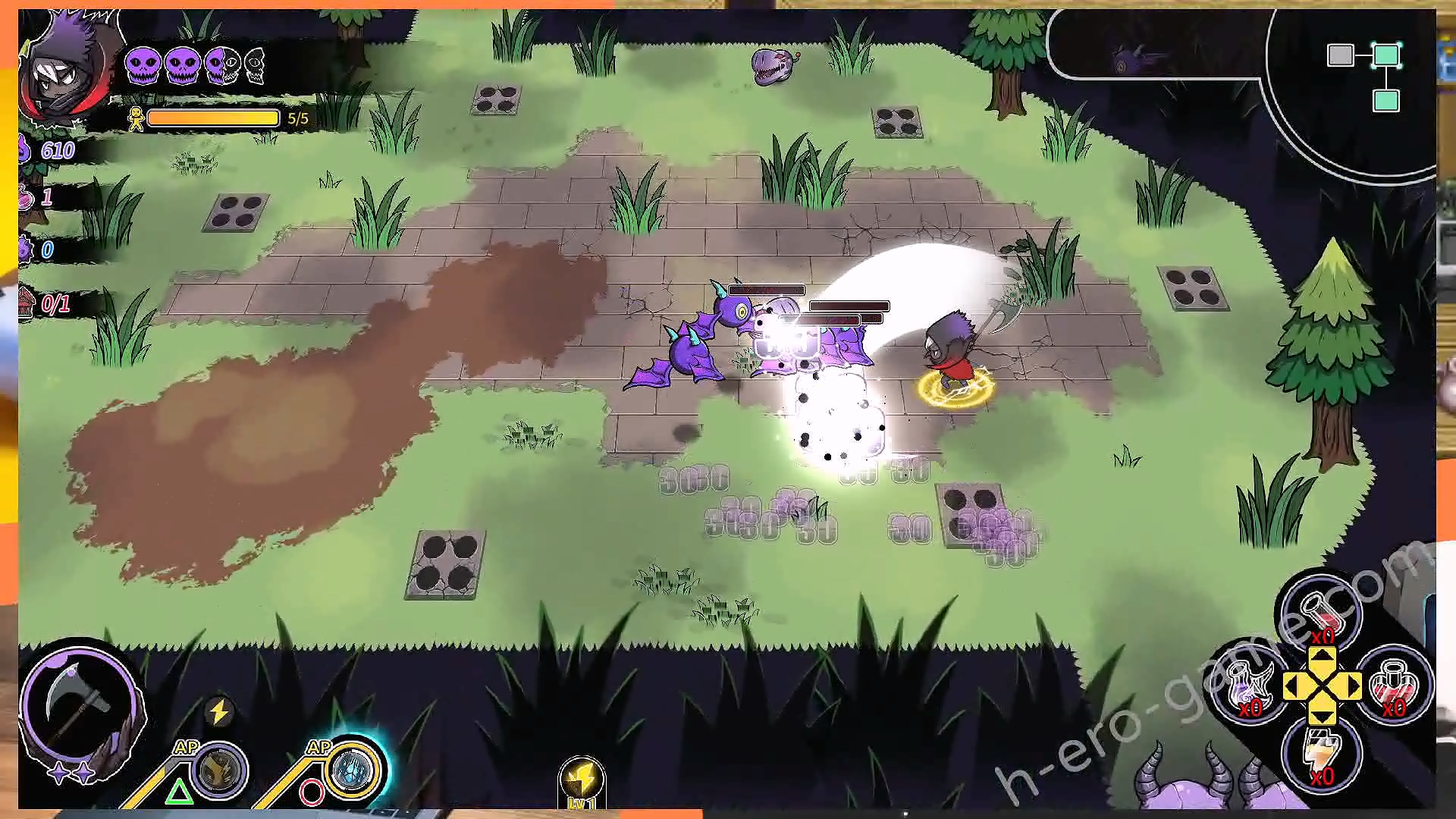Click the small lightning bolt status icon
Screen dimensions: 1456x819
tap(219, 712)
